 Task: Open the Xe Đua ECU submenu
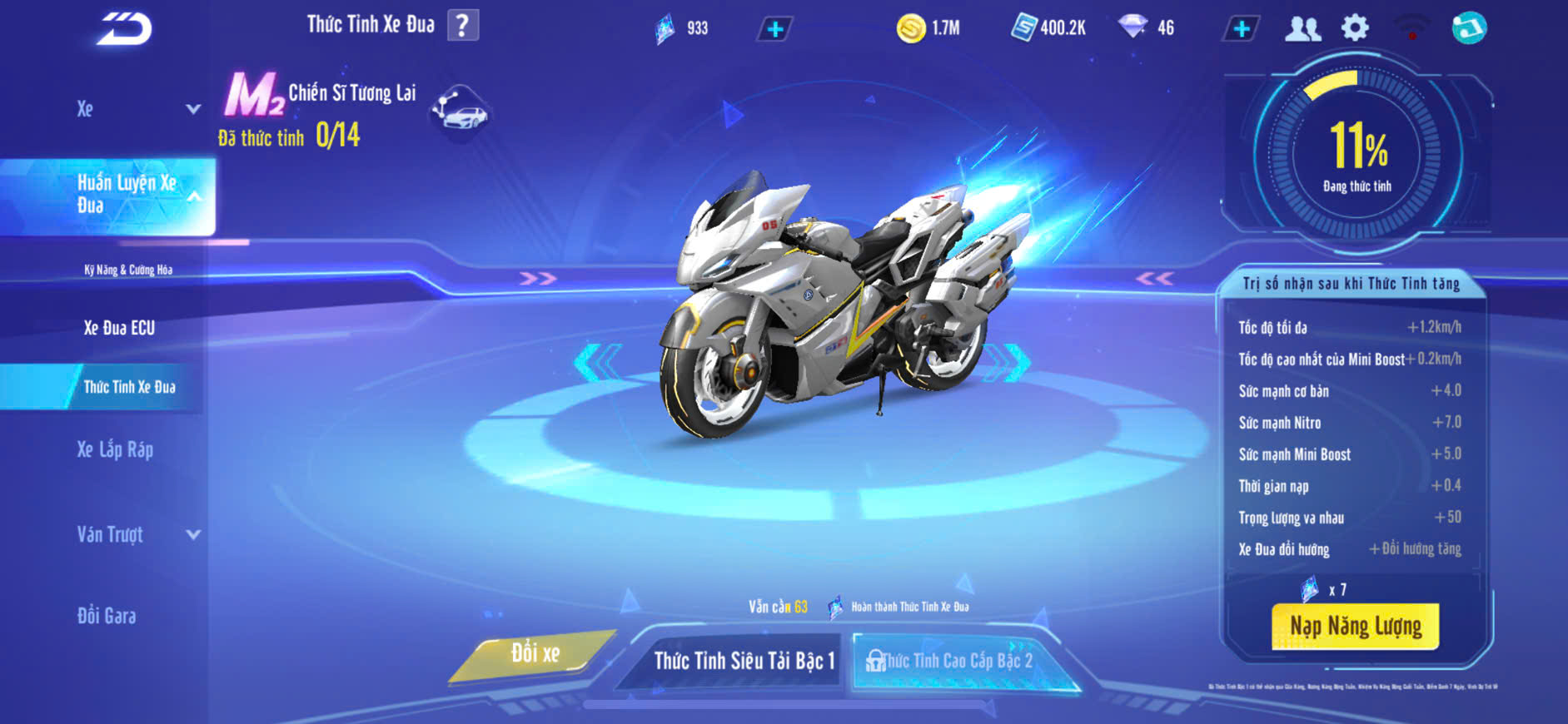[x=119, y=328]
